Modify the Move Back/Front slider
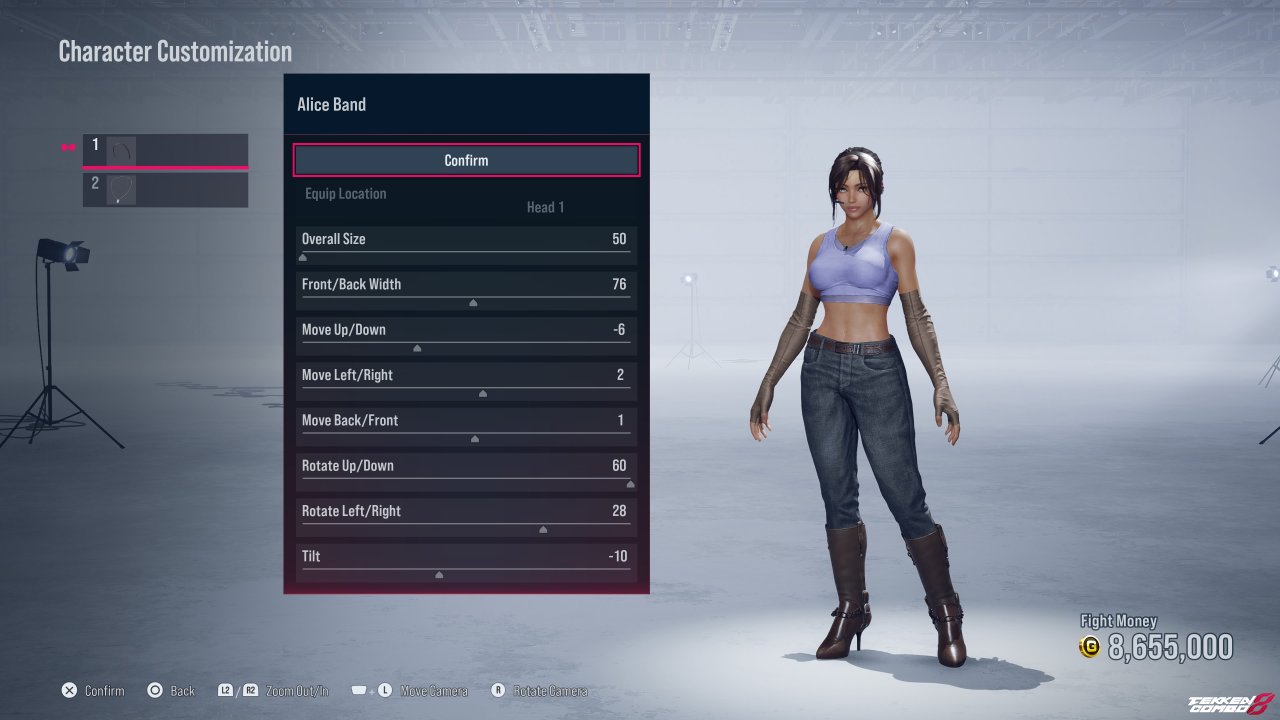 (x=475, y=438)
